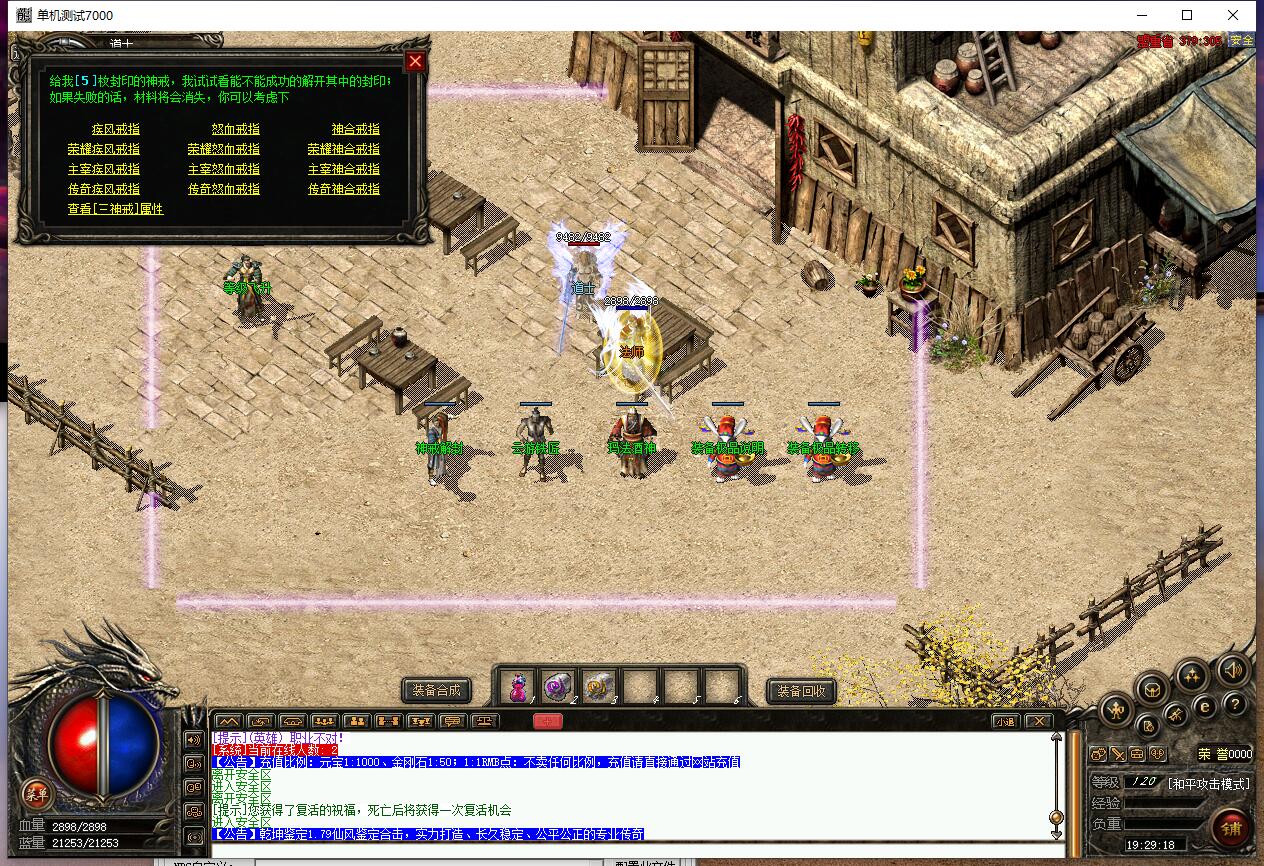The height and width of the screenshot is (866, 1264).
Task: Select 怒血戒指 in the dialog
Action: pos(236,129)
